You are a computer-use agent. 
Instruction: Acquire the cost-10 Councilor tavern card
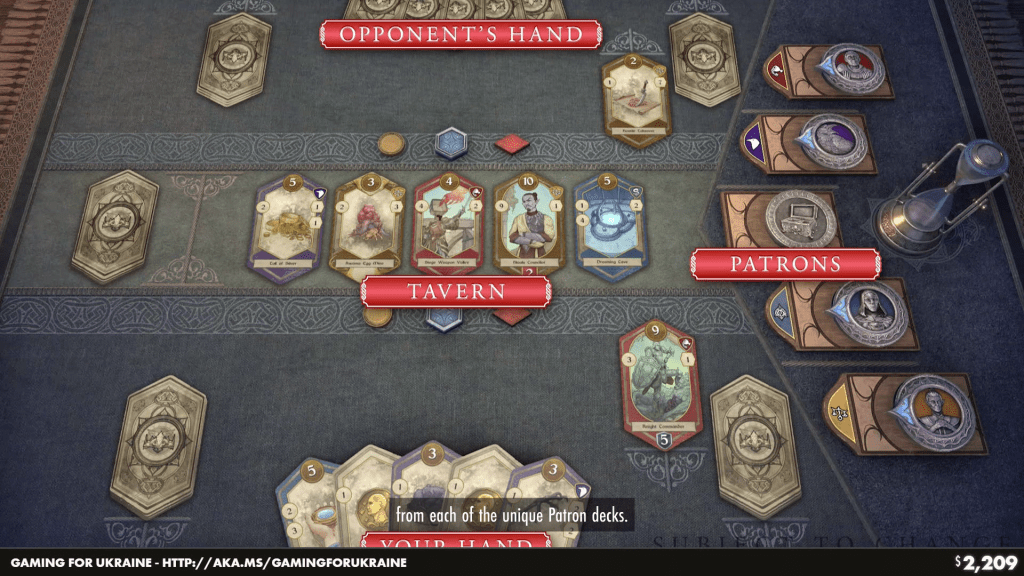[529, 225]
